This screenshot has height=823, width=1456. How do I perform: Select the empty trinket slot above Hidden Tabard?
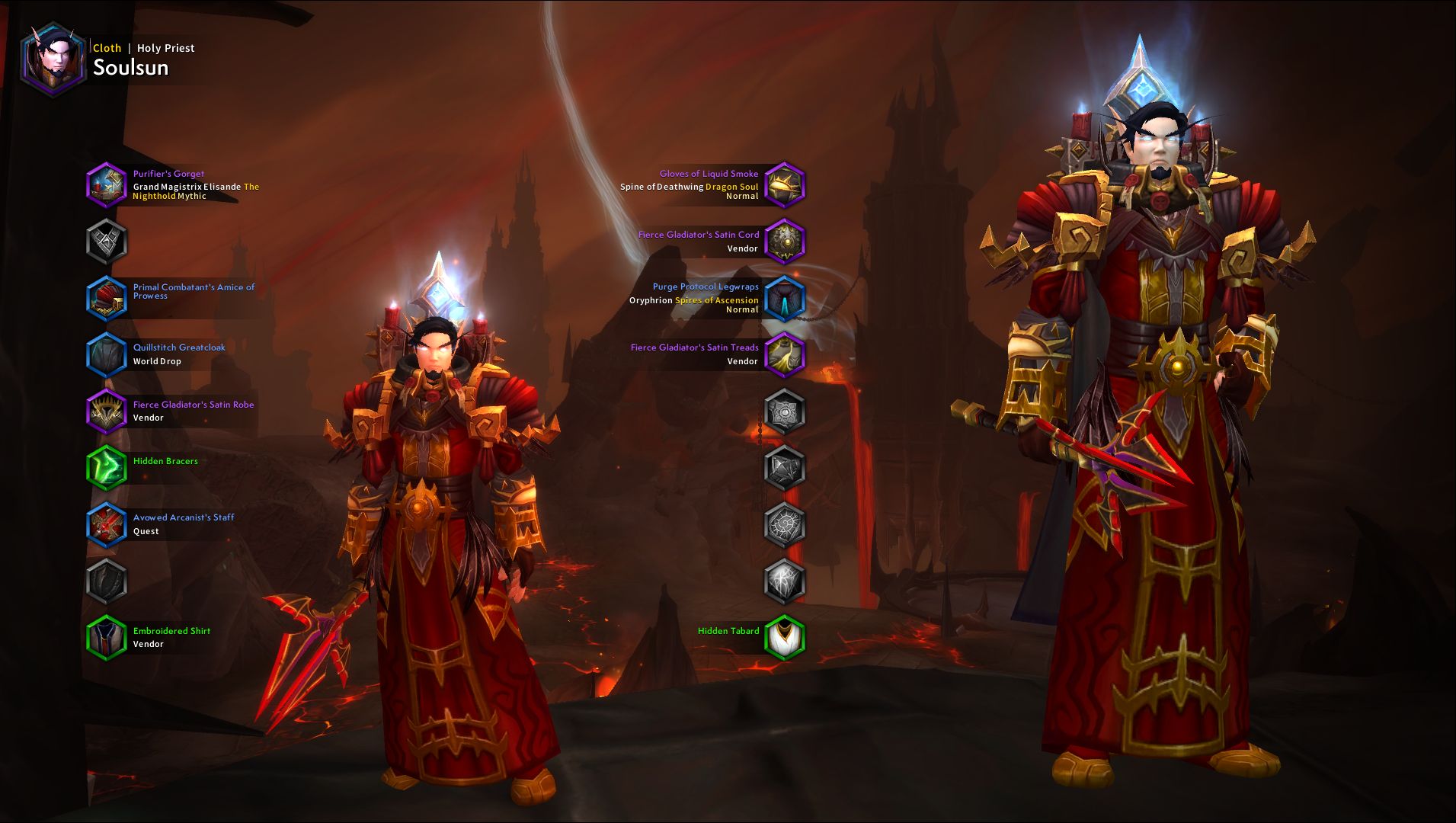[785, 581]
